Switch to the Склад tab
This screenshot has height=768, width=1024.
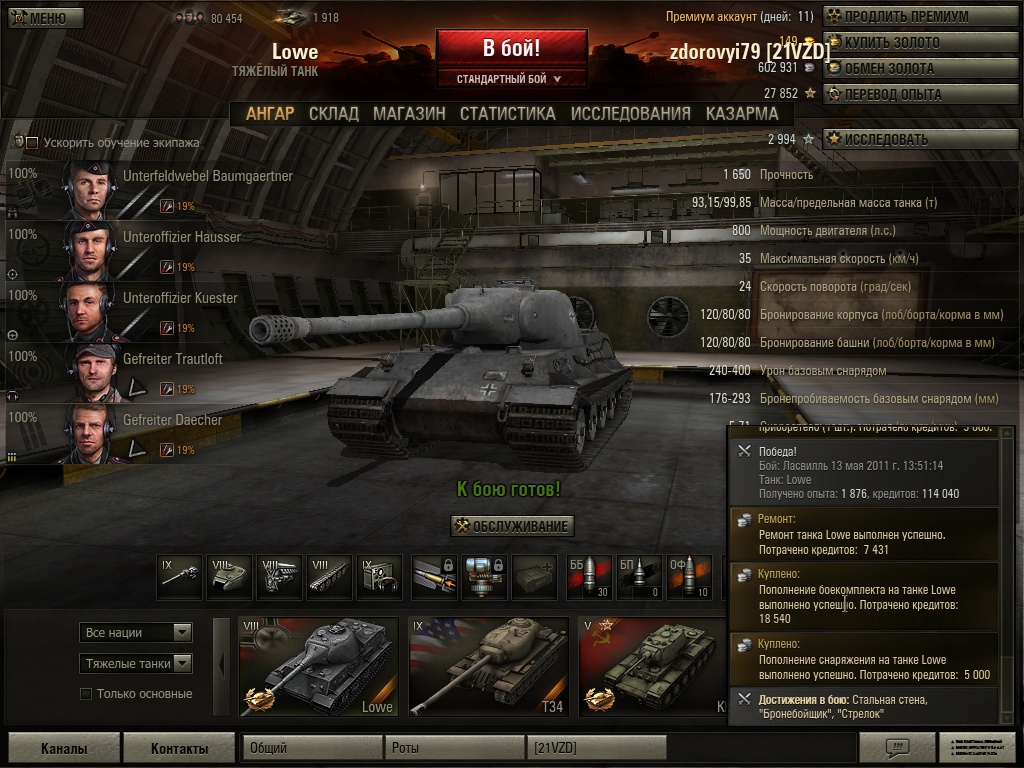(x=333, y=114)
